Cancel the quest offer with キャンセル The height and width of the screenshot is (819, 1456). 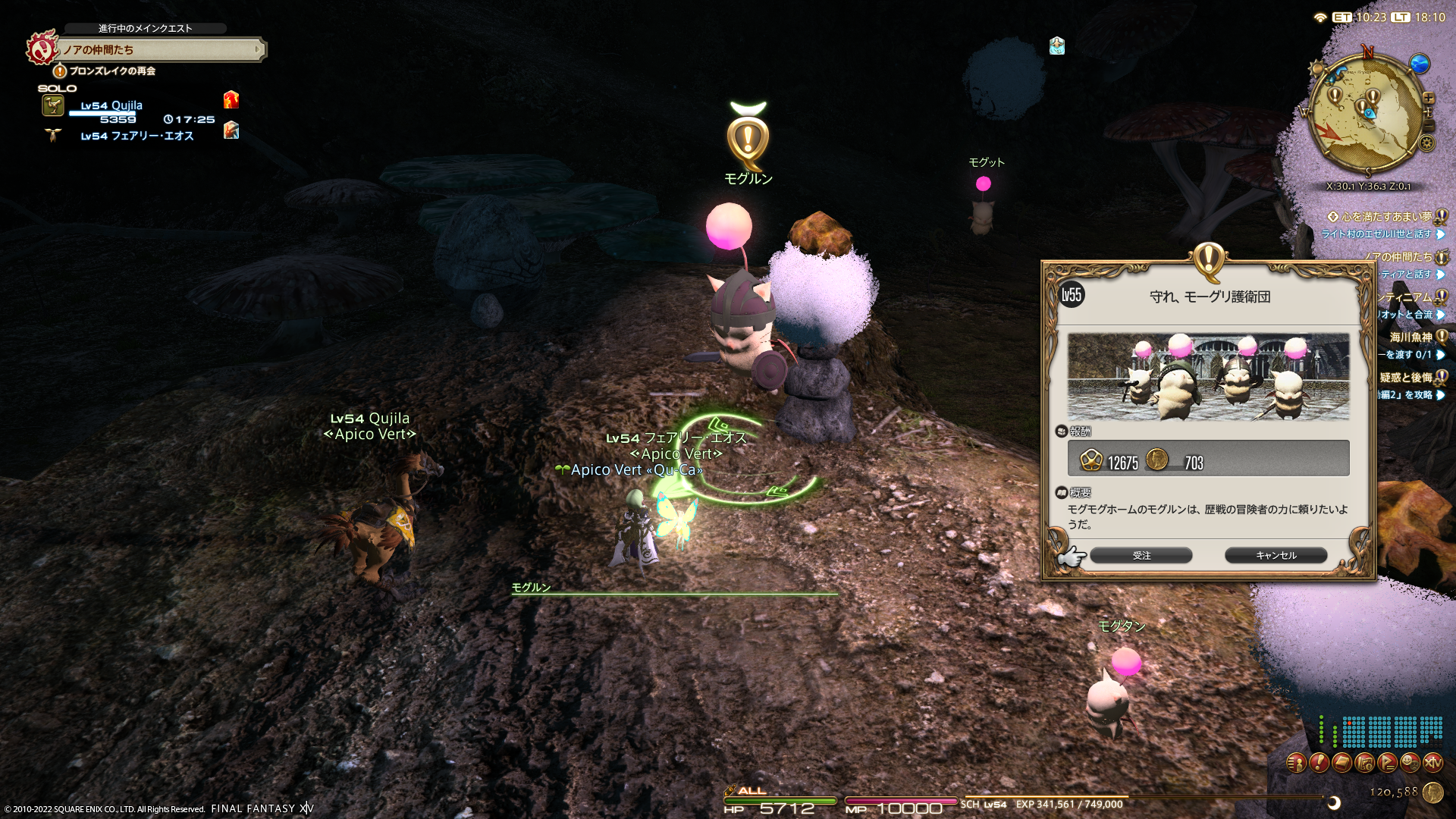(1276, 556)
